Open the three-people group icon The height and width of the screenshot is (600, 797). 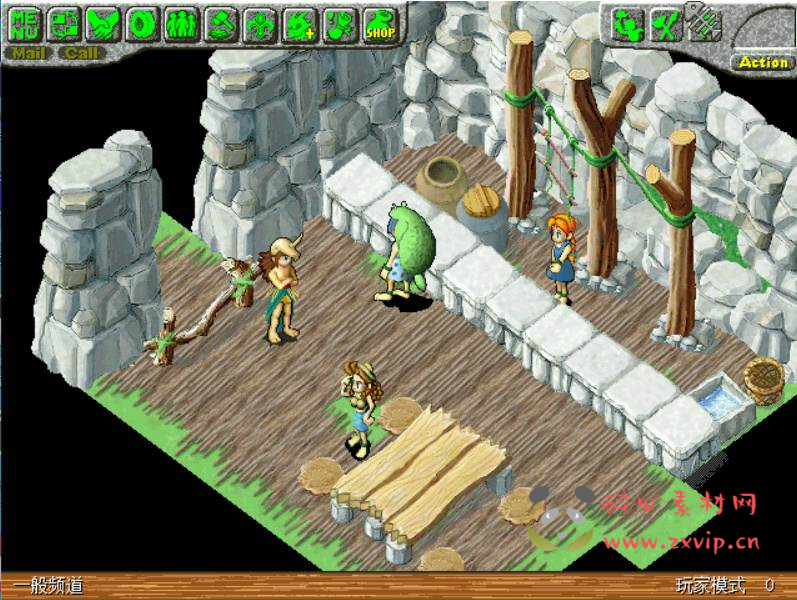180,23
